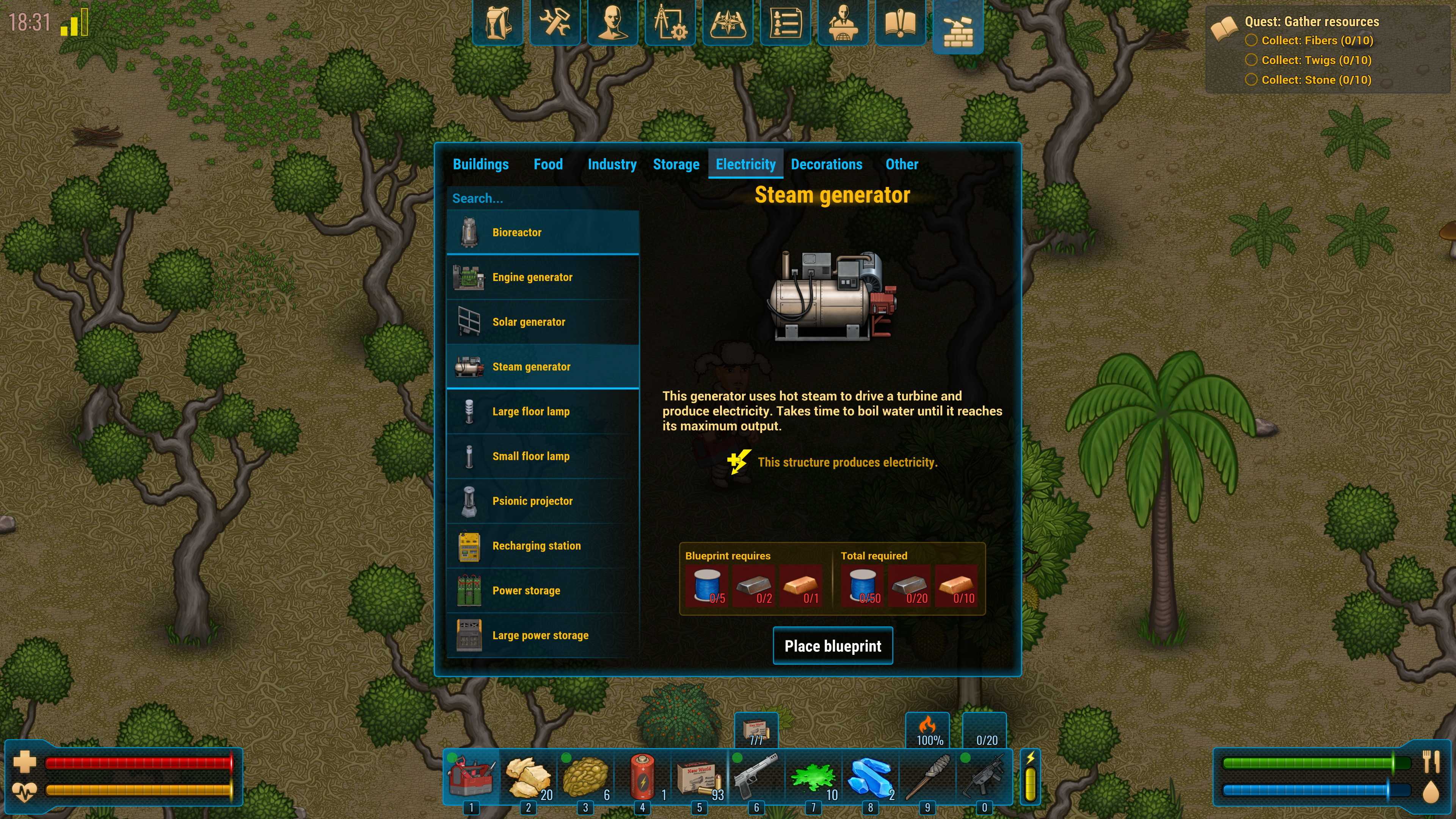Select the Solar generator from the list
This screenshot has width=1456, height=819.
click(543, 322)
